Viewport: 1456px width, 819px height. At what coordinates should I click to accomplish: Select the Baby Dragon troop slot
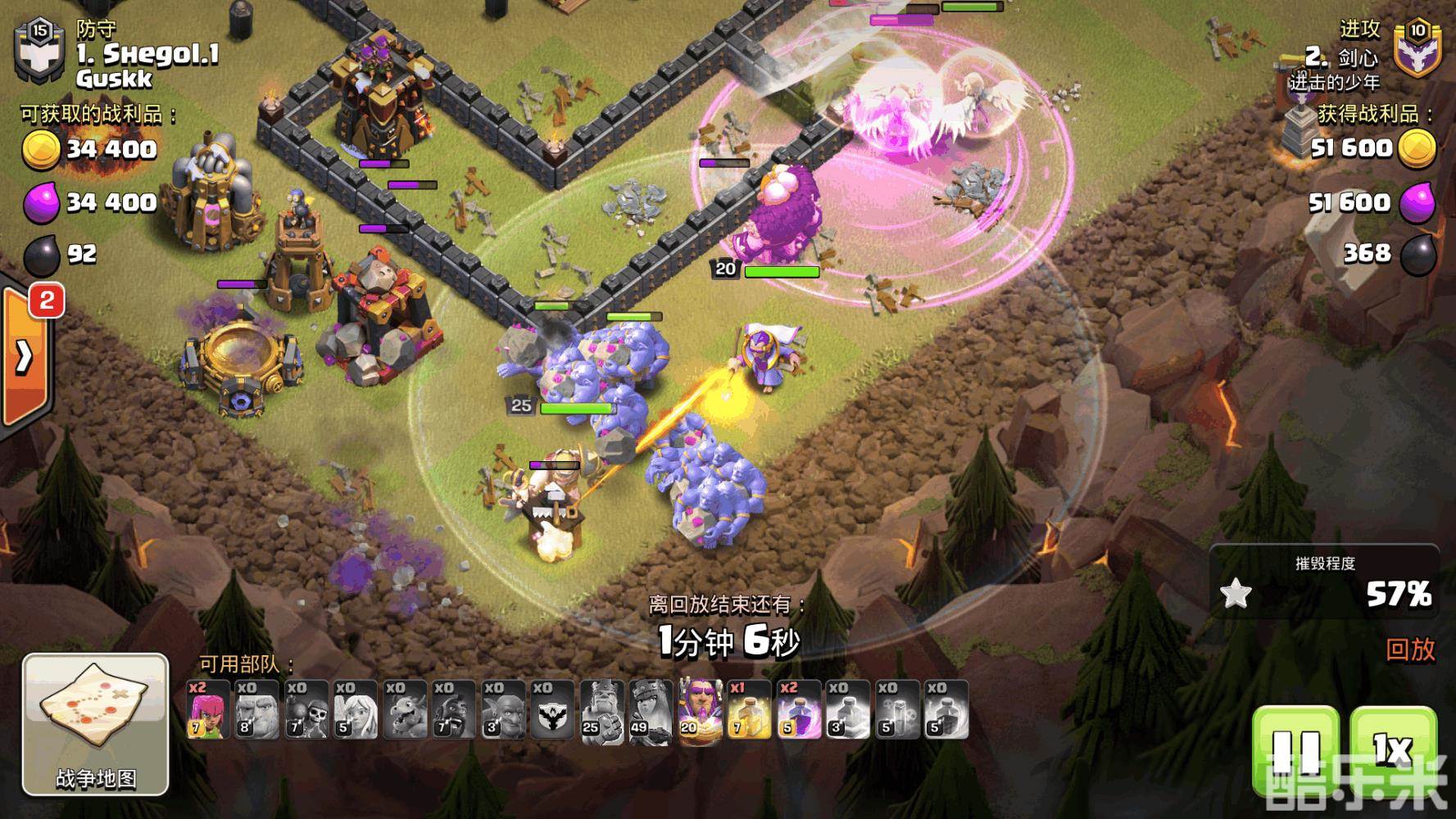405,710
